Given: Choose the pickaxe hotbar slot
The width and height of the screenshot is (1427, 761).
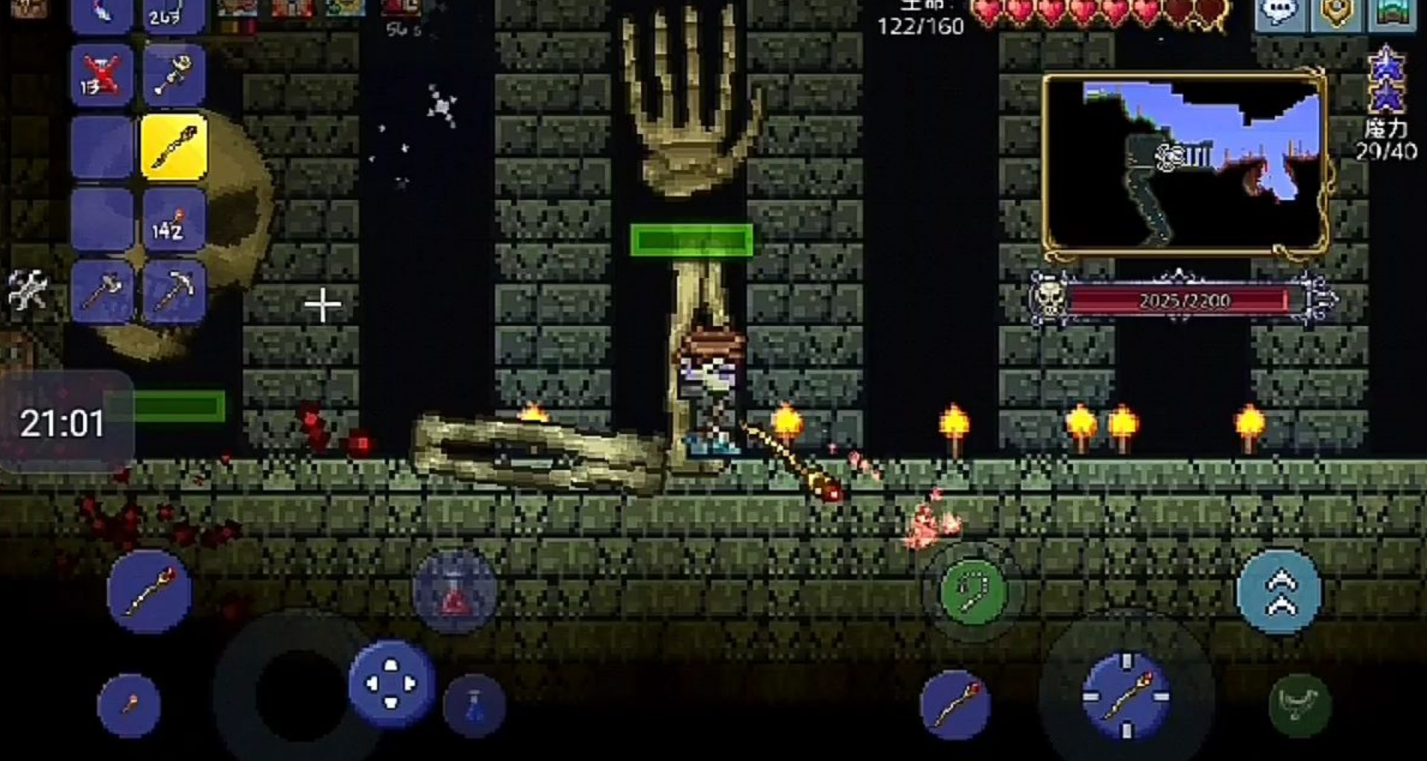Looking at the screenshot, I should pos(174,292).
